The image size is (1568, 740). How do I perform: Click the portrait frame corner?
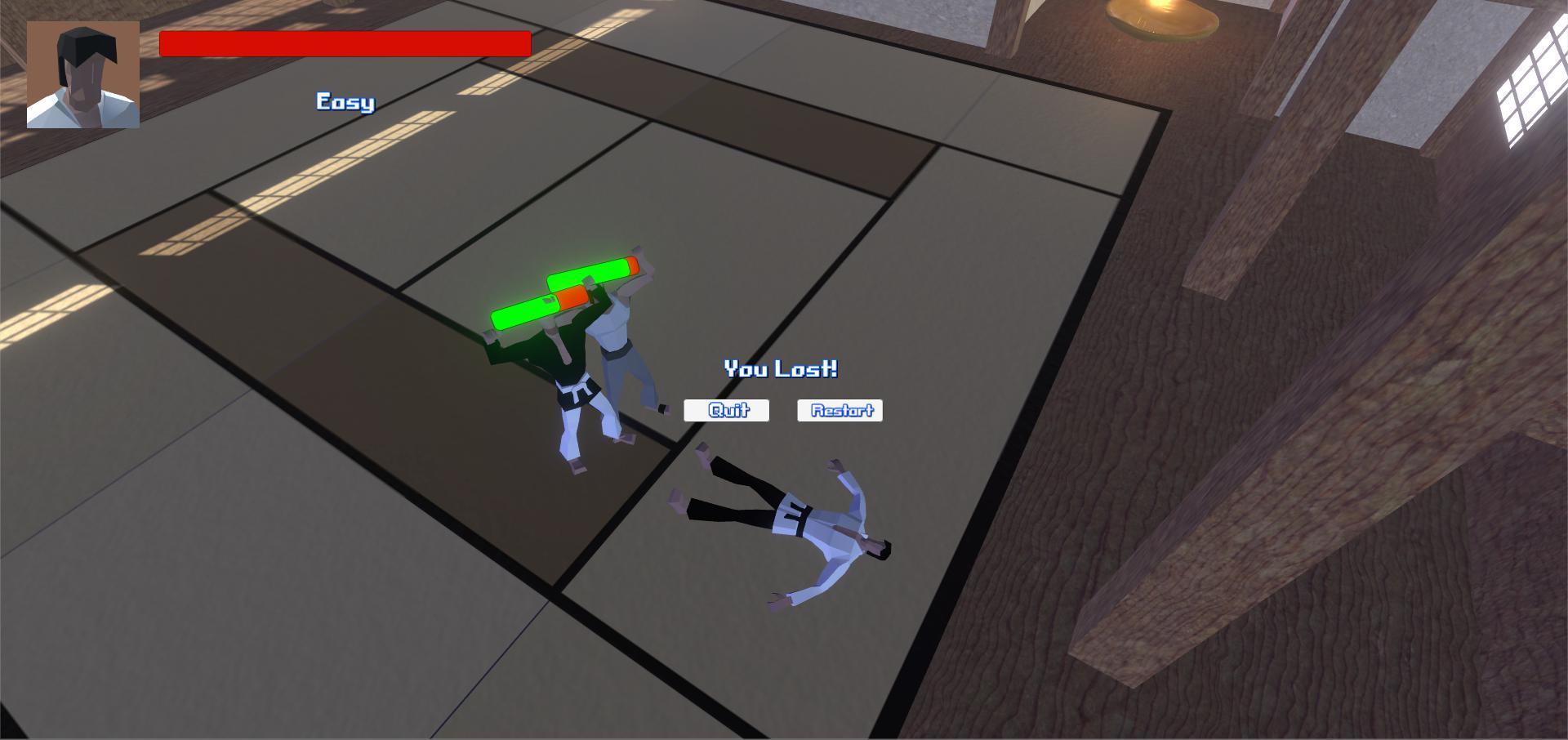click(x=28, y=22)
